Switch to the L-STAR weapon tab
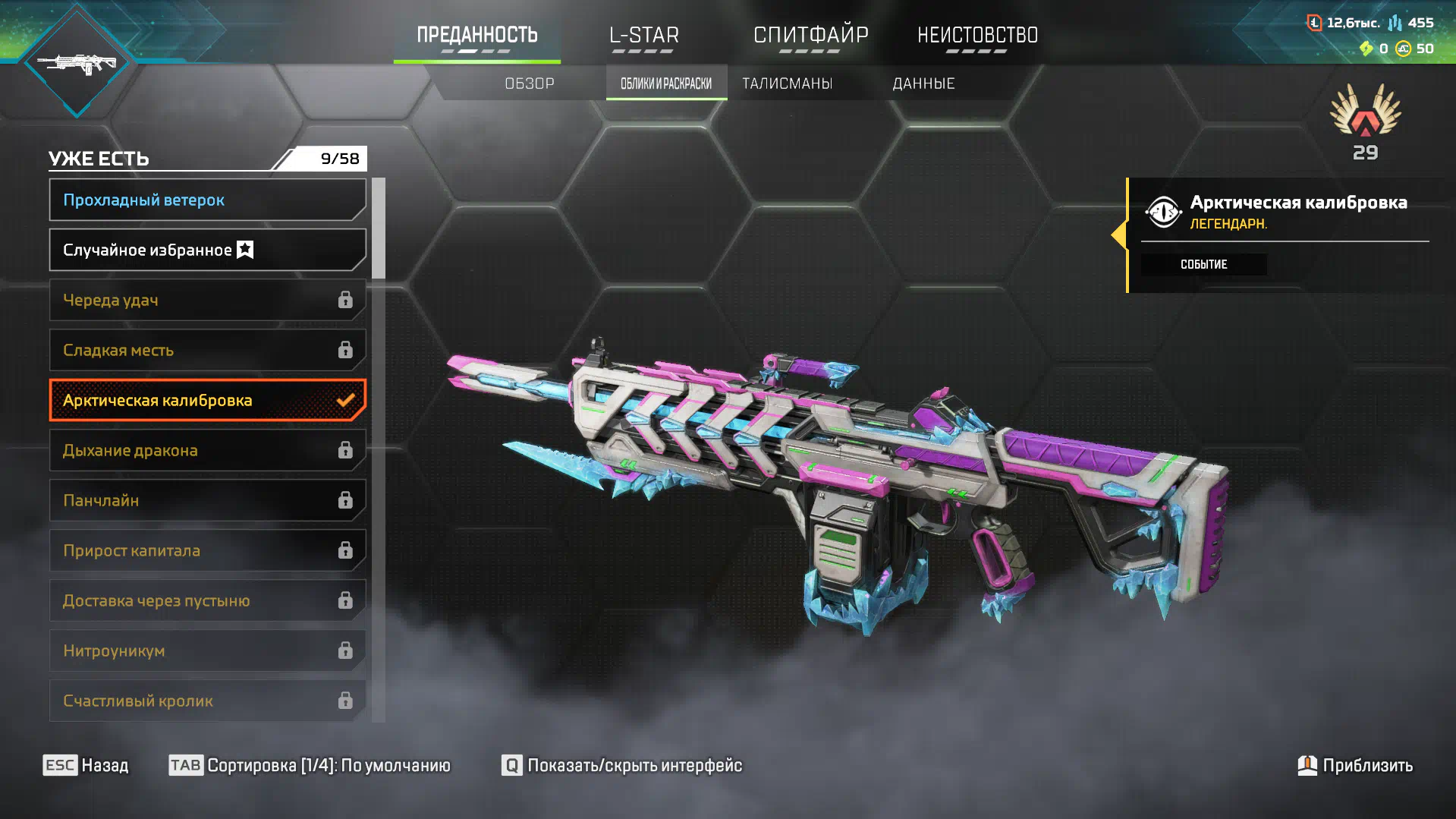 643,36
